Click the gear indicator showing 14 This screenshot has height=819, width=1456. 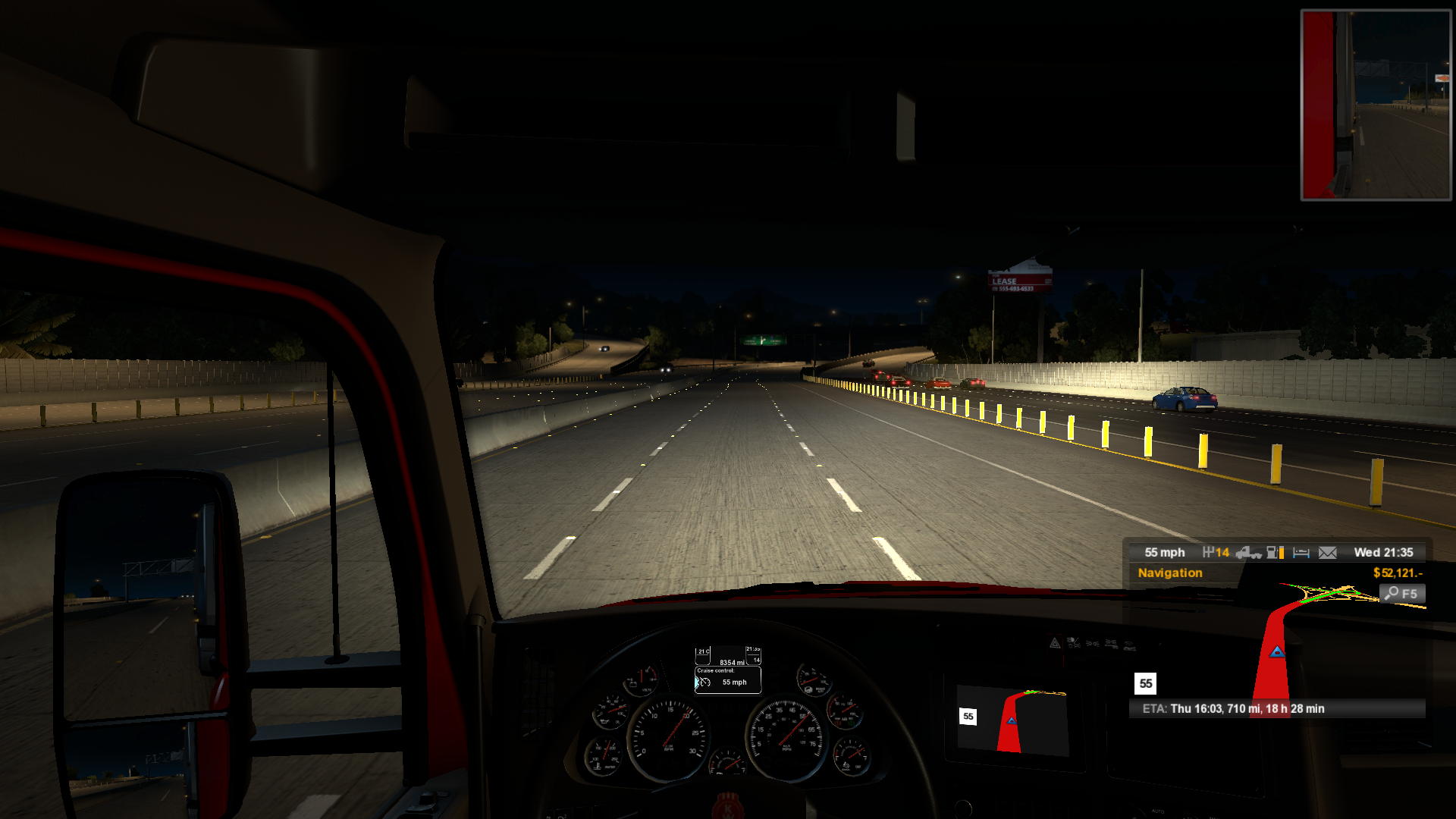[x=1216, y=553]
